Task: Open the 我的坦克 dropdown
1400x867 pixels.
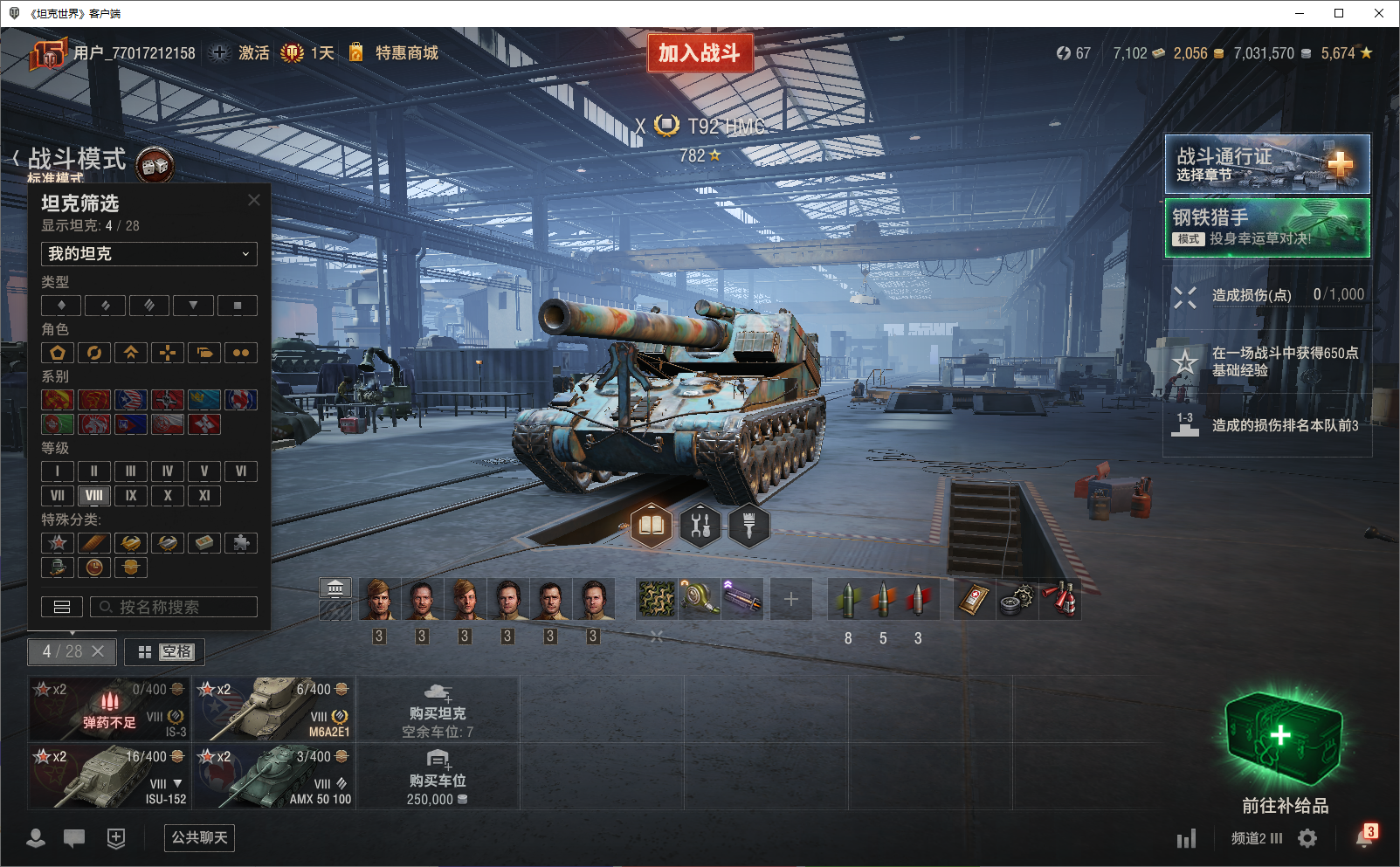Action: pos(149,254)
